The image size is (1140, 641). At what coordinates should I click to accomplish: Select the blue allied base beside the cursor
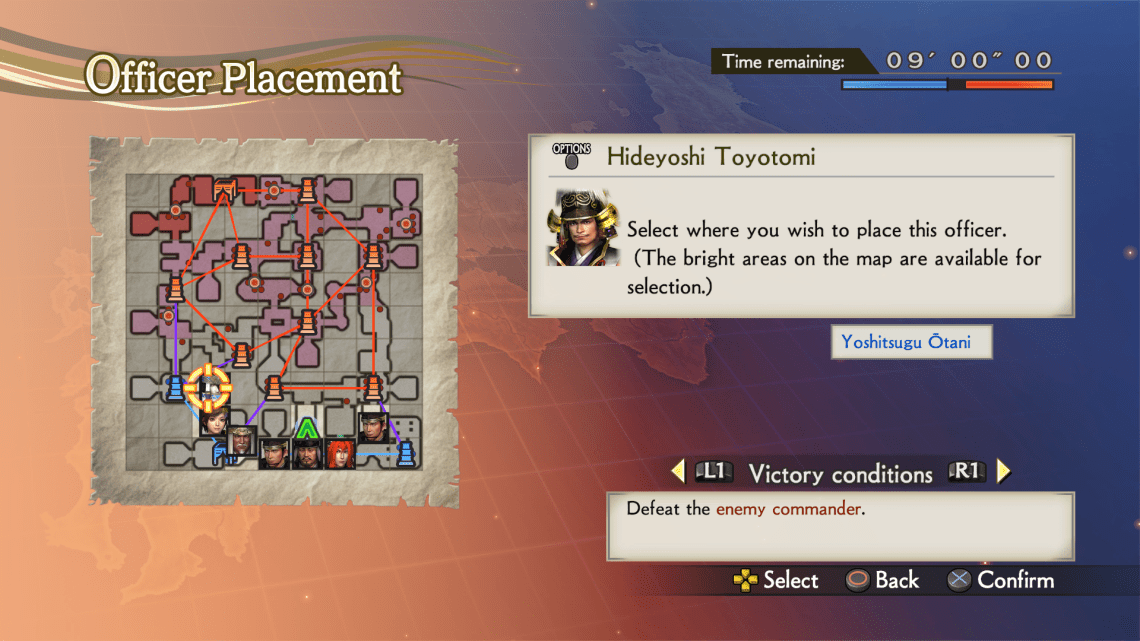click(x=174, y=386)
